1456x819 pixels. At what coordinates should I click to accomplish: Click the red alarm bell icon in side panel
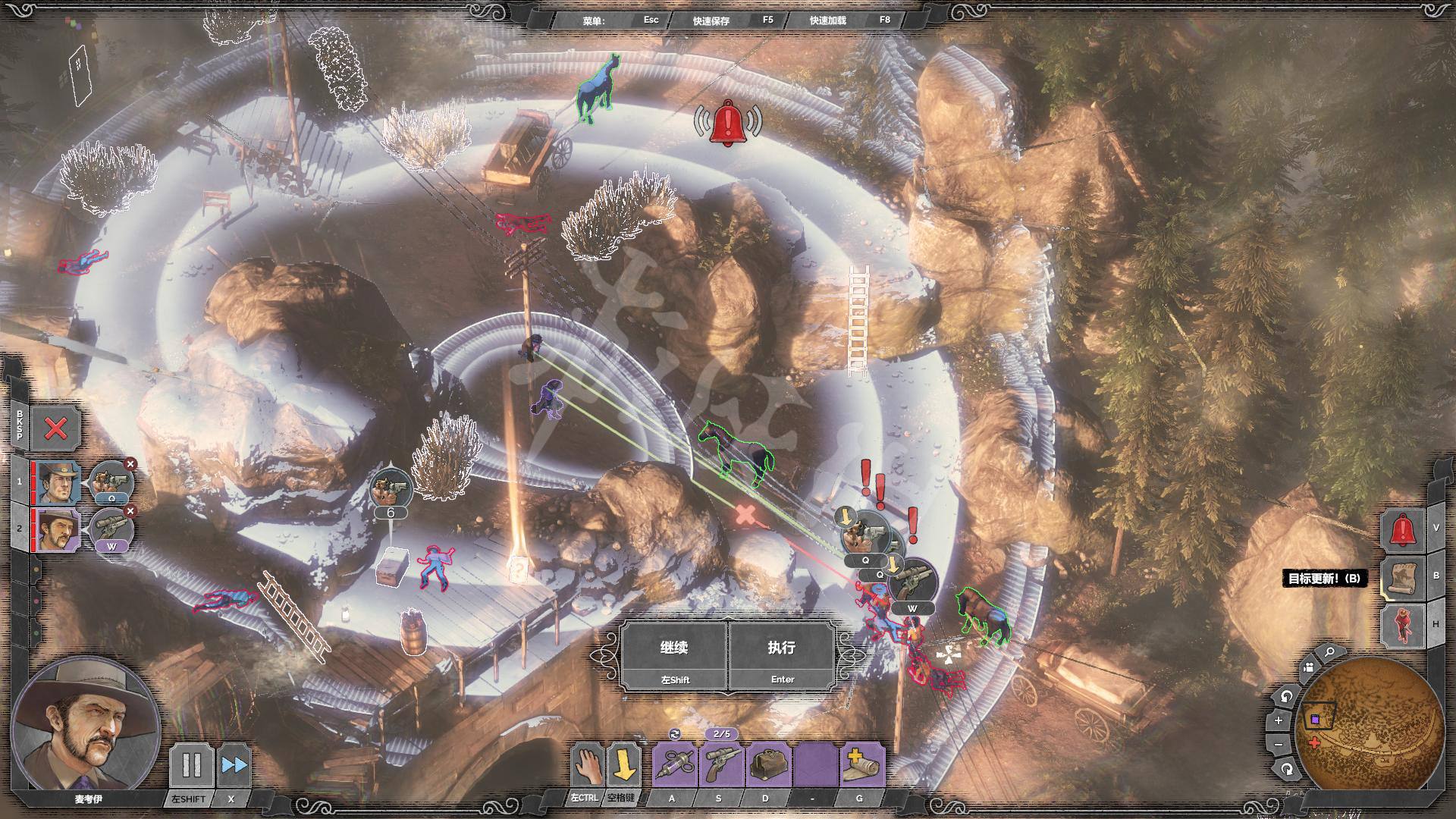[x=1401, y=530]
